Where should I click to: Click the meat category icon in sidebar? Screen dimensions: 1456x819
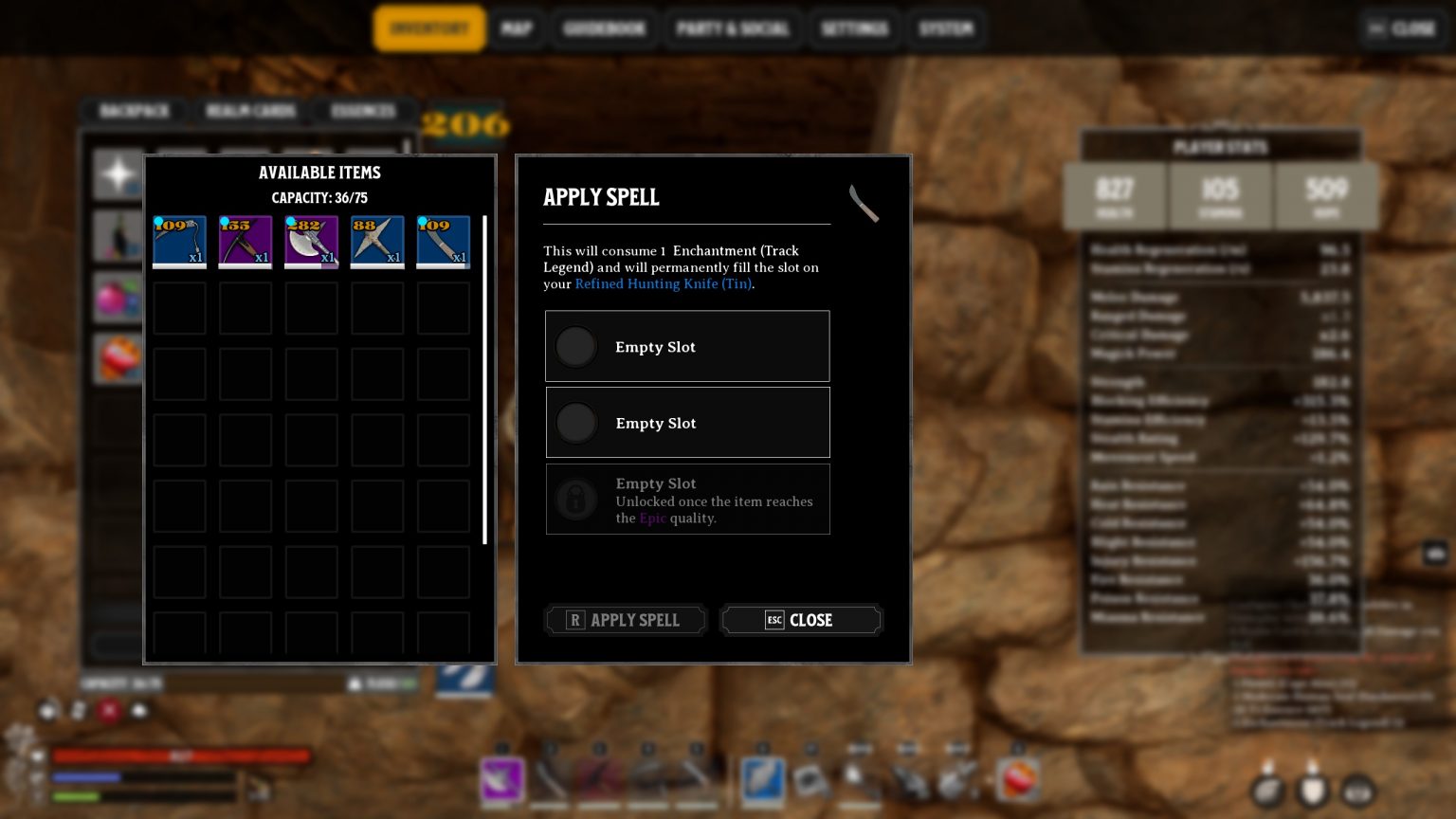point(117,357)
